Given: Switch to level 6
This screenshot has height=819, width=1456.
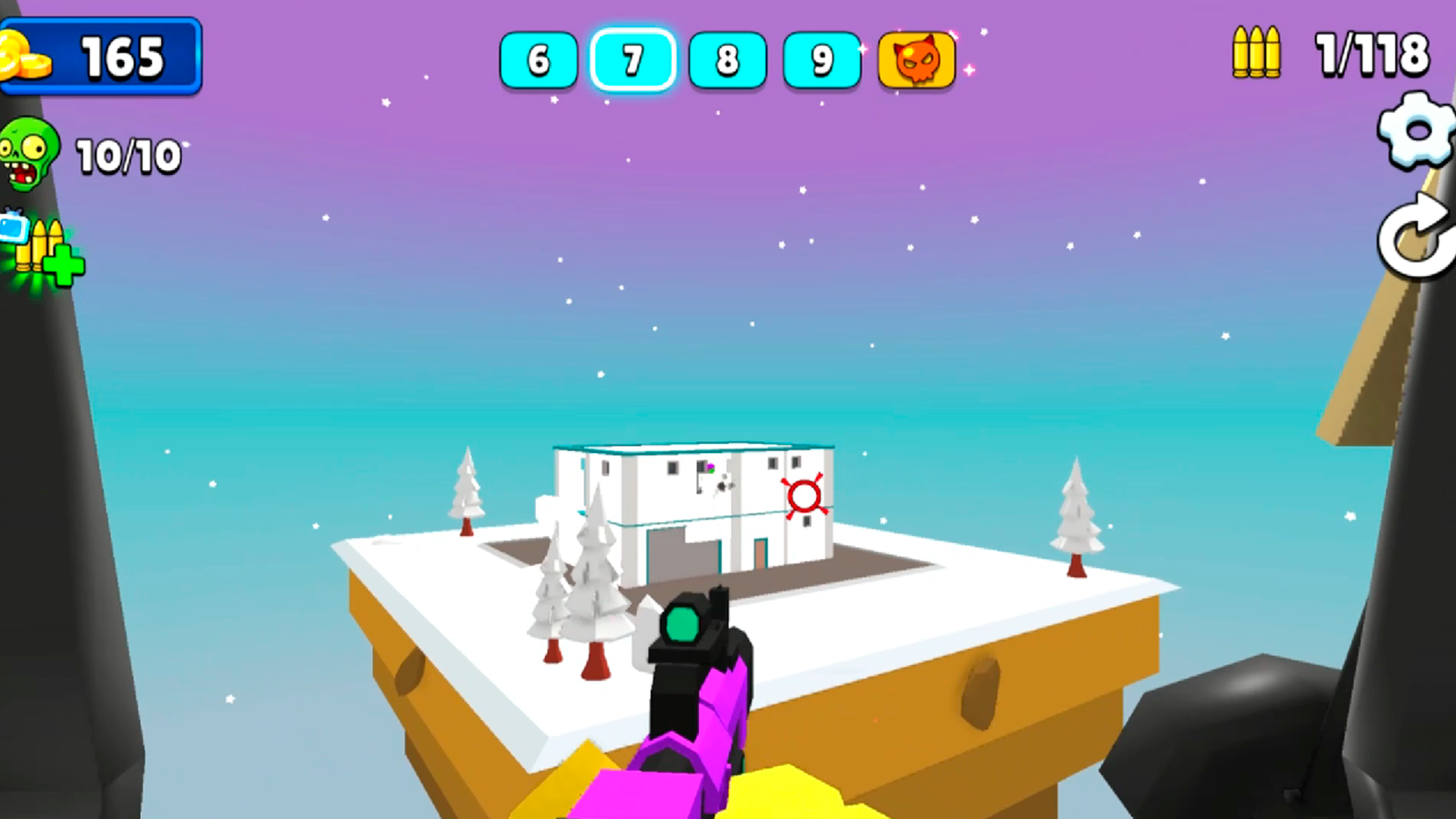Looking at the screenshot, I should pos(539,61).
